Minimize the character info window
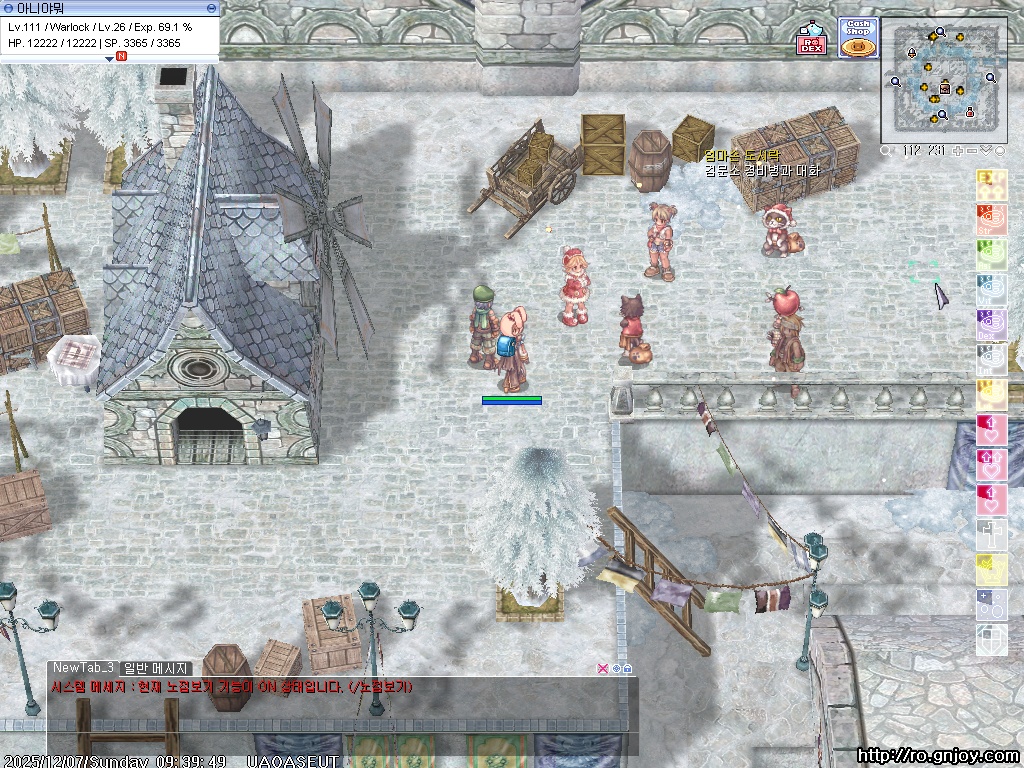 point(210,7)
